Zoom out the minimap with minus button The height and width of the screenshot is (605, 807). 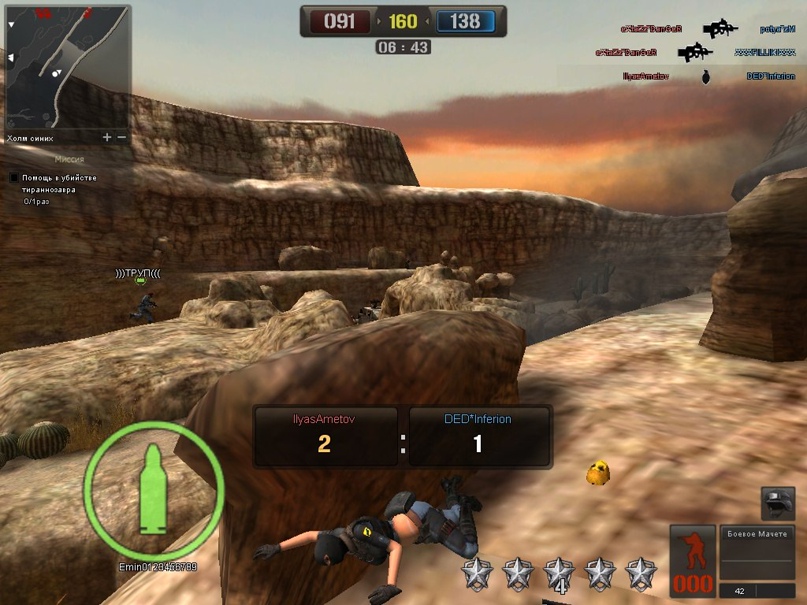(x=122, y=138)
